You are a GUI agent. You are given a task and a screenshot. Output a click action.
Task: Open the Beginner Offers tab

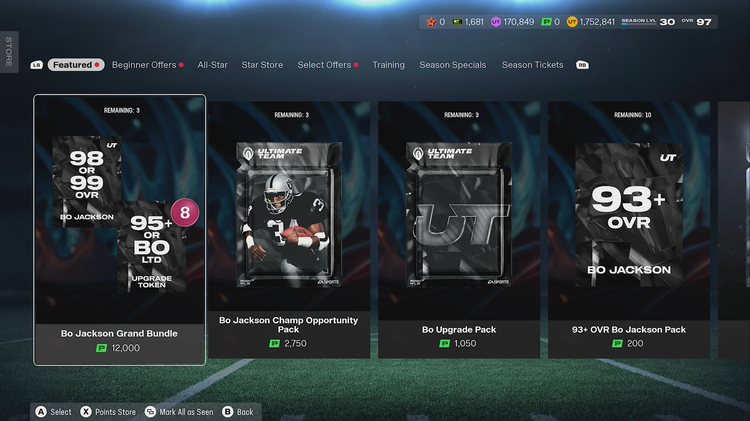[144, 65]
